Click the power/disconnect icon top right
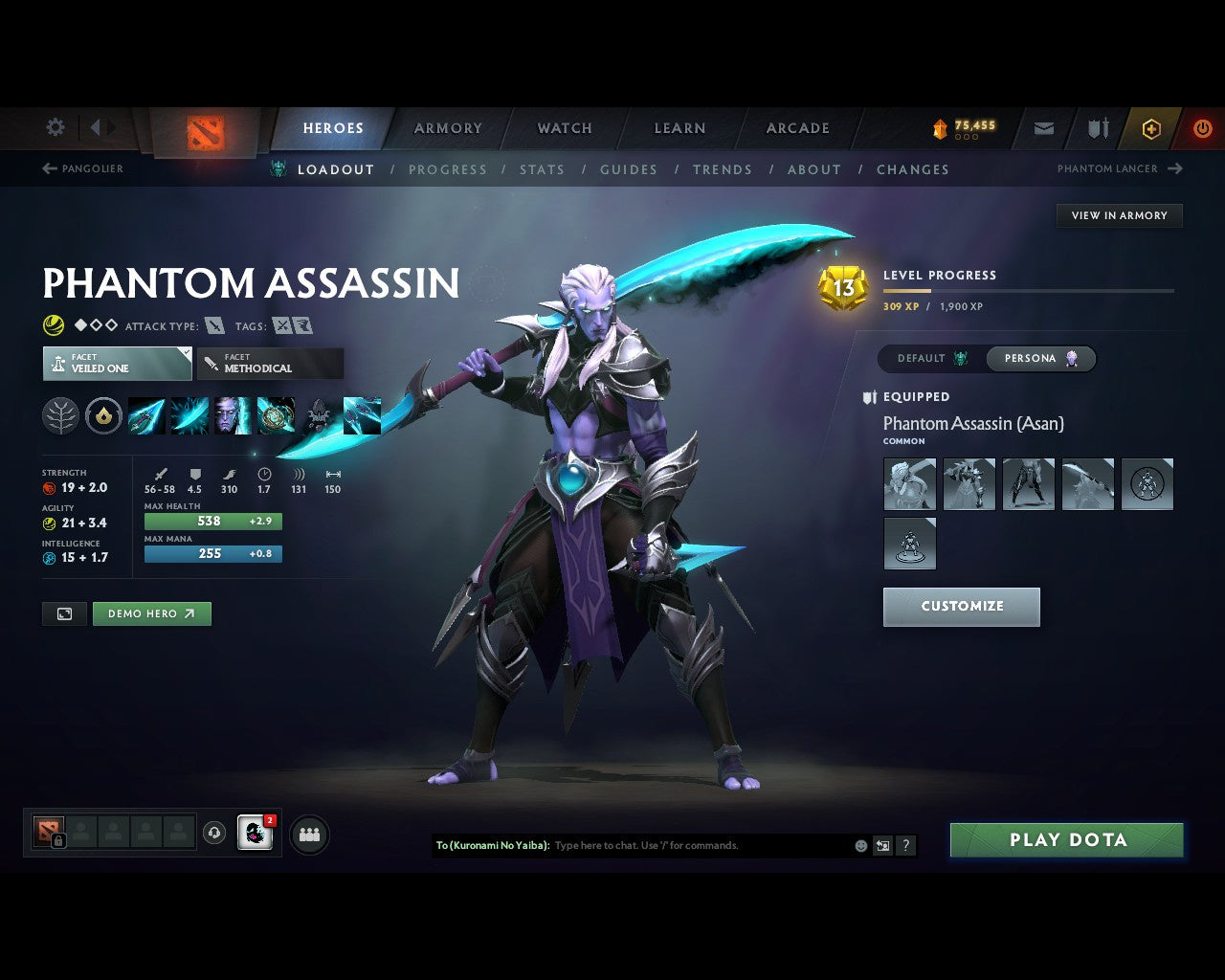The image size is (1225, 980). [1202, 128]
